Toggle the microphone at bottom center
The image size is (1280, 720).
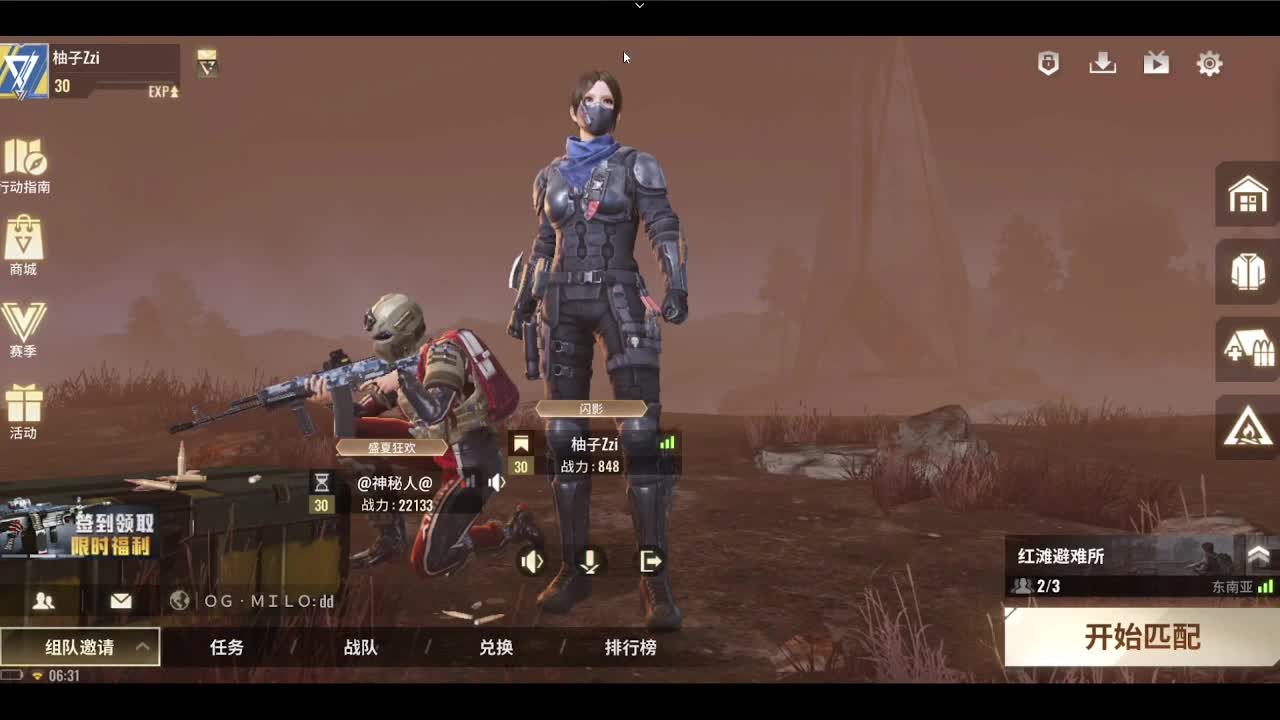point(589,562)
